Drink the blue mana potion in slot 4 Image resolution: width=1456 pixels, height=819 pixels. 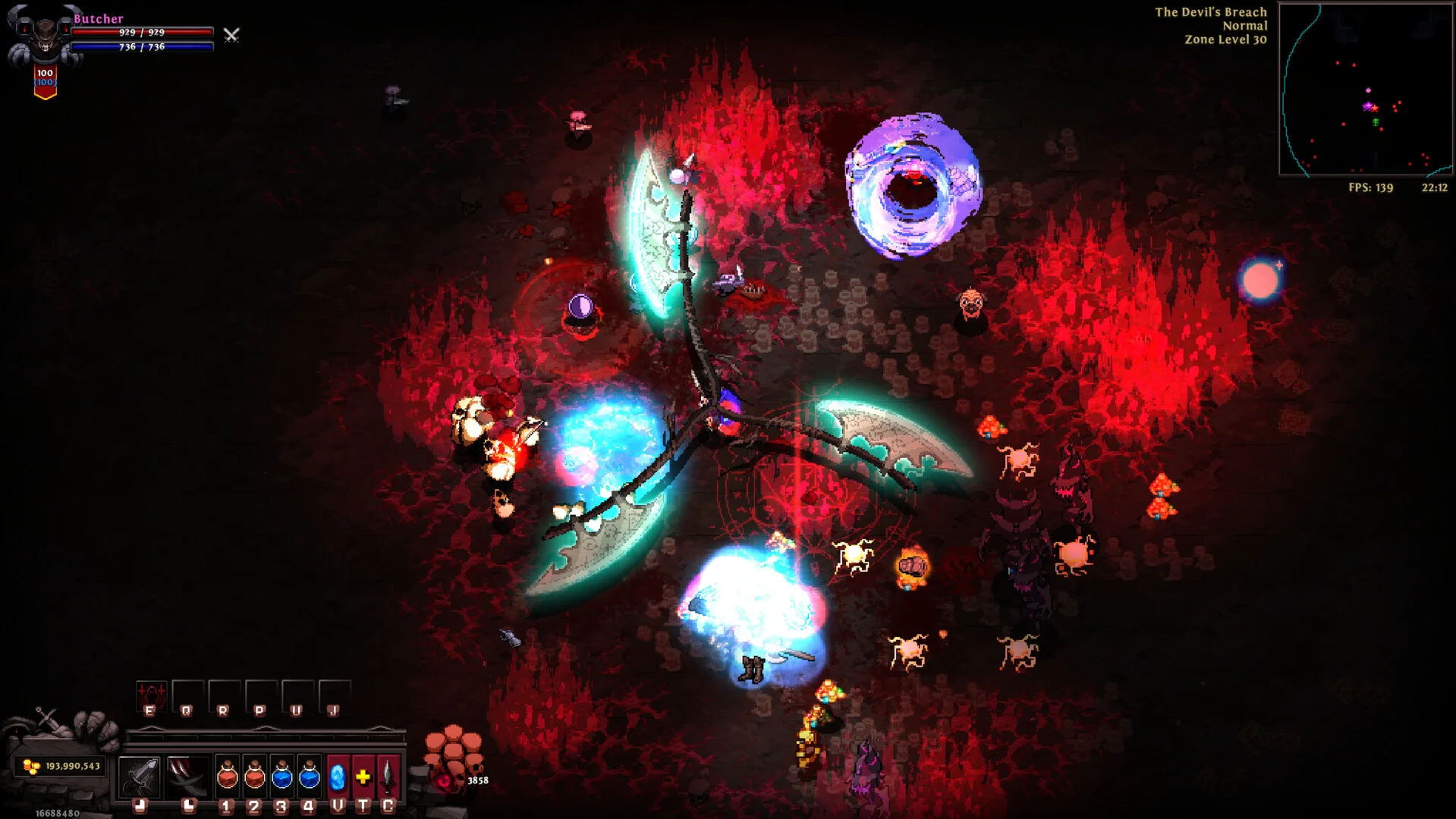click(x=309, y=776)
